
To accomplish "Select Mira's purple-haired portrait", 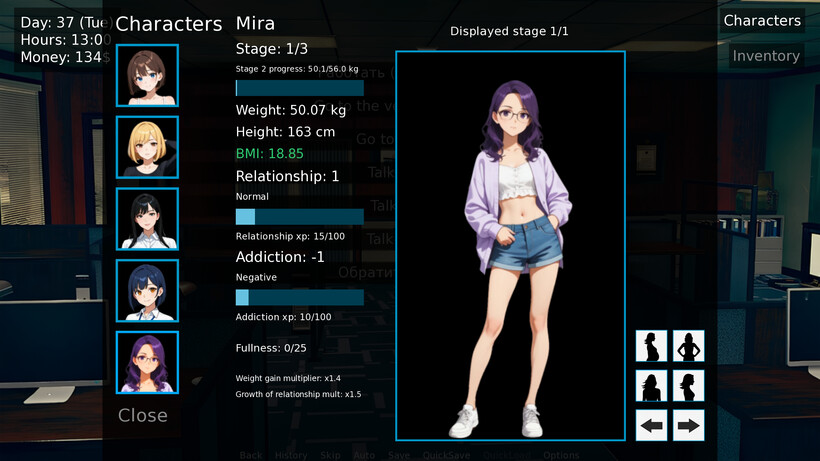I will point(147,362).
